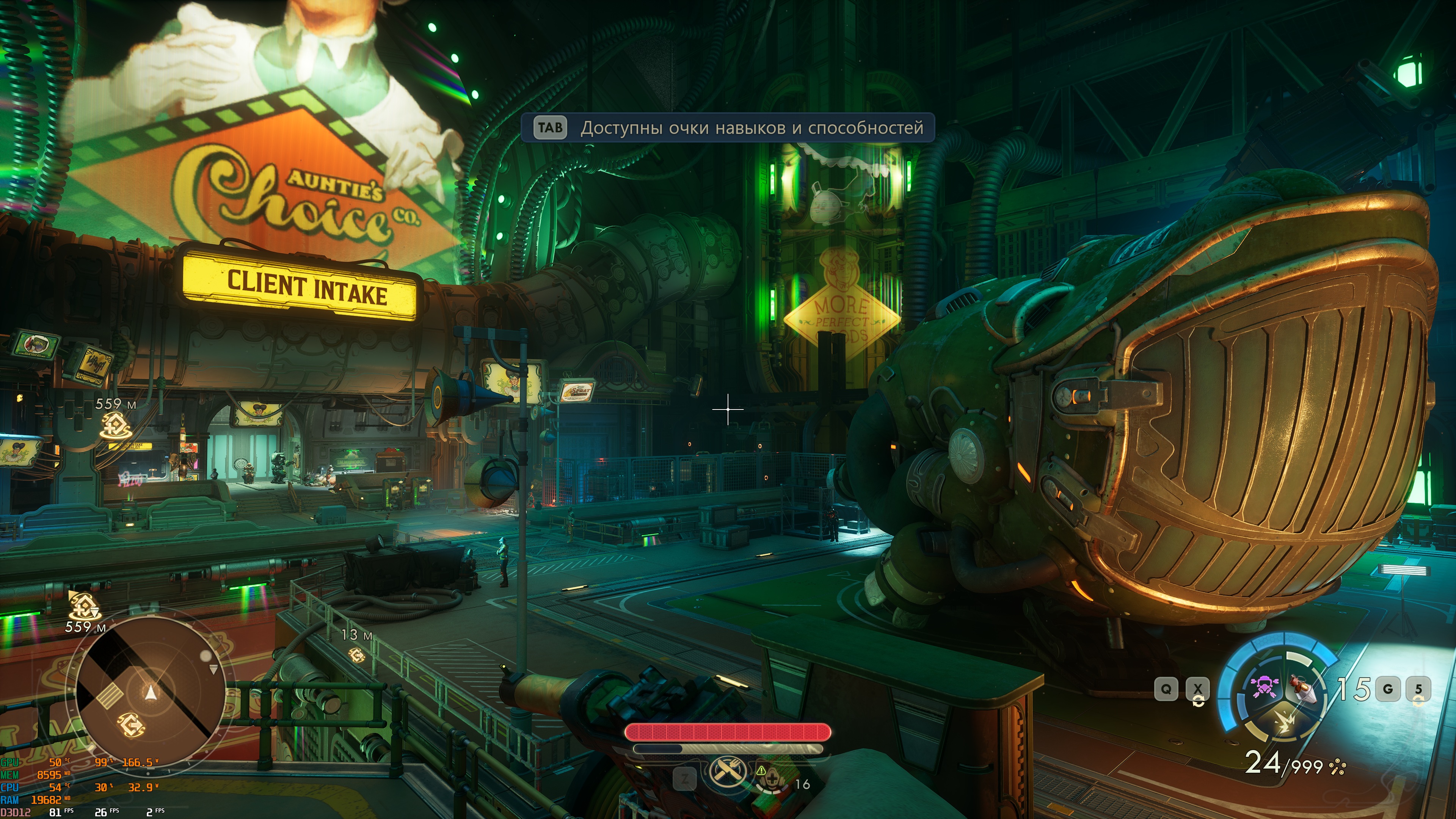Click the ammo type bullets icon
1456x819 pixels.
click(x=1337, y=767)
